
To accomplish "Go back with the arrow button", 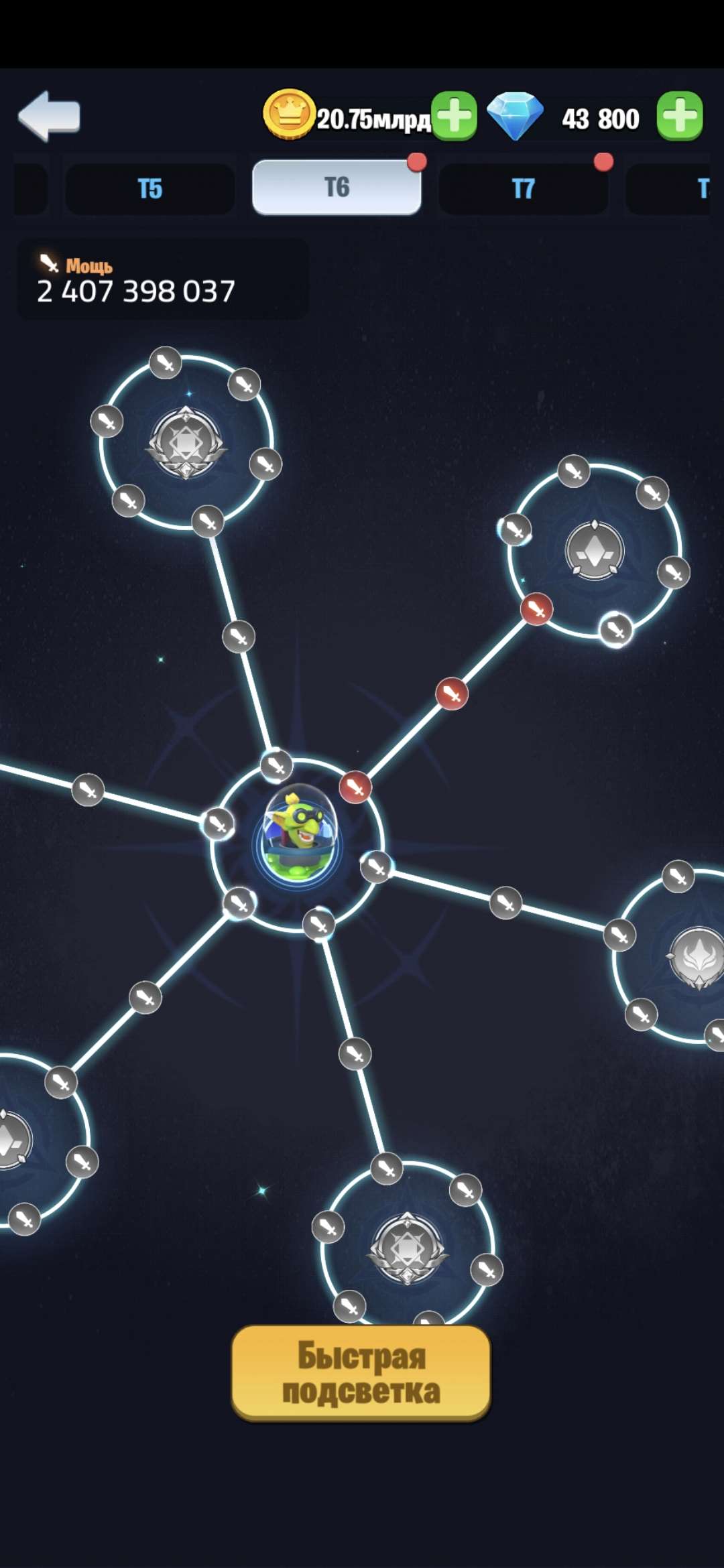I will click(x=49, y=116).
